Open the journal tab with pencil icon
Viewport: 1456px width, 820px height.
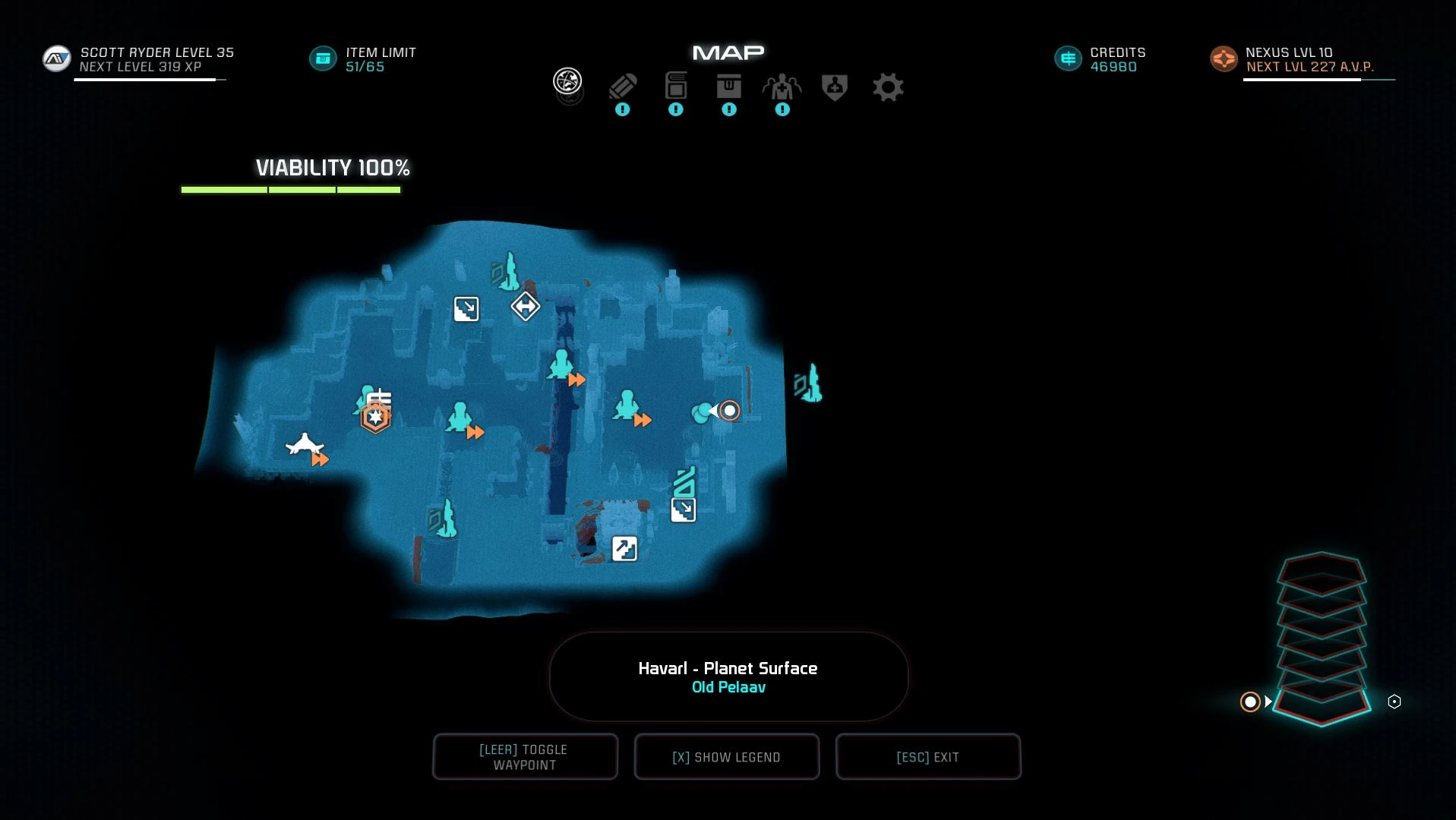pos(622,87)
